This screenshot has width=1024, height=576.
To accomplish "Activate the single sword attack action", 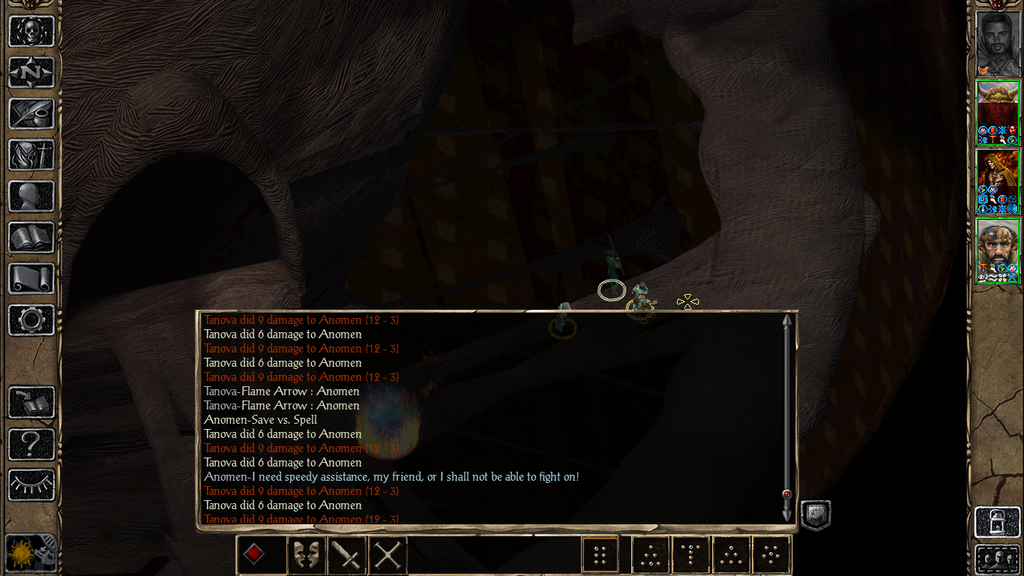I will tap(346, 554).
